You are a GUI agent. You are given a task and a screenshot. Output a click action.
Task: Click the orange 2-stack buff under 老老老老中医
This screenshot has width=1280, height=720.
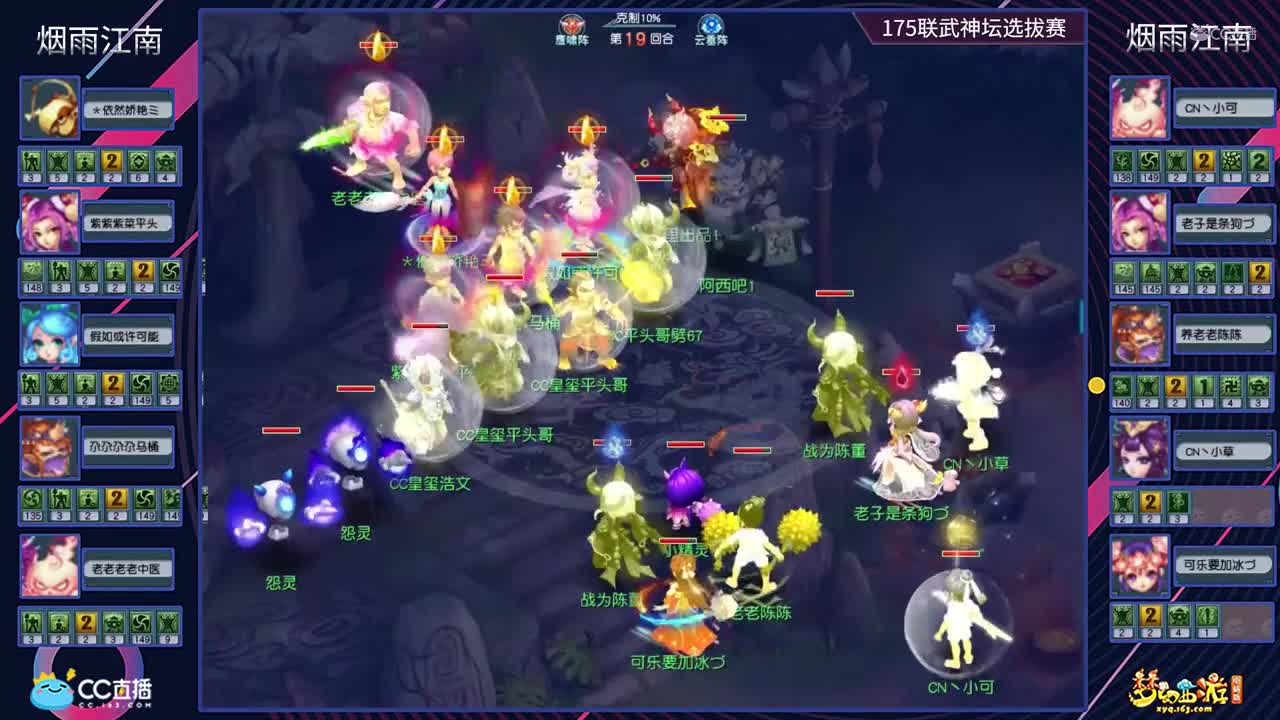pos(85,623)
